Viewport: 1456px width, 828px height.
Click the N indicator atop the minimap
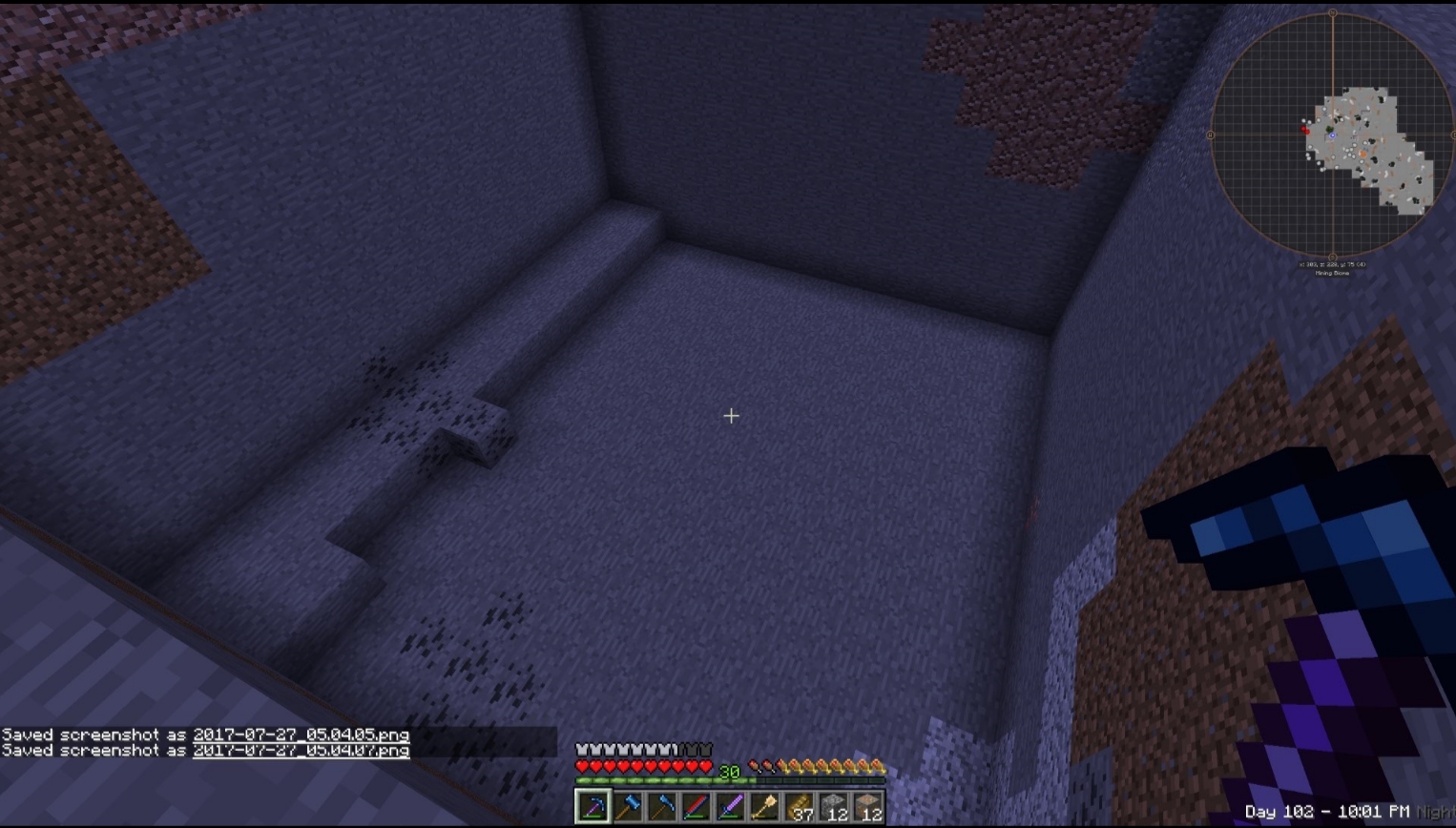1333,13
